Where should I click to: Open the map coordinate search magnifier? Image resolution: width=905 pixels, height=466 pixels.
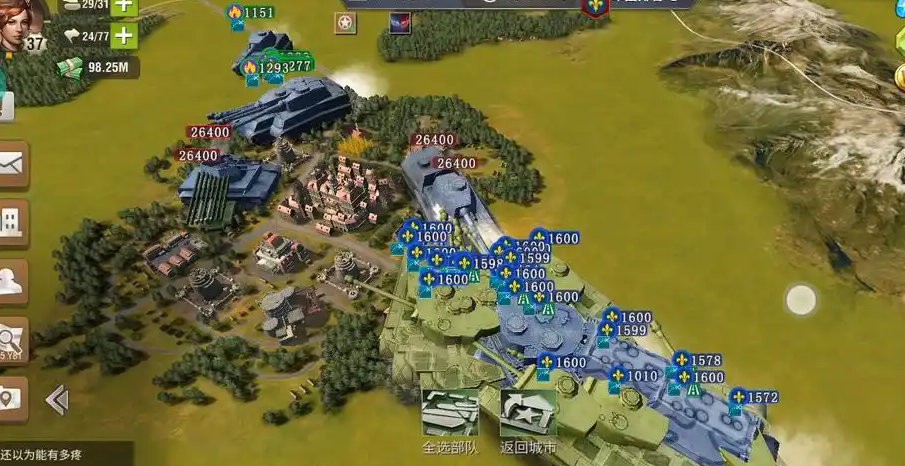[13, 339]
